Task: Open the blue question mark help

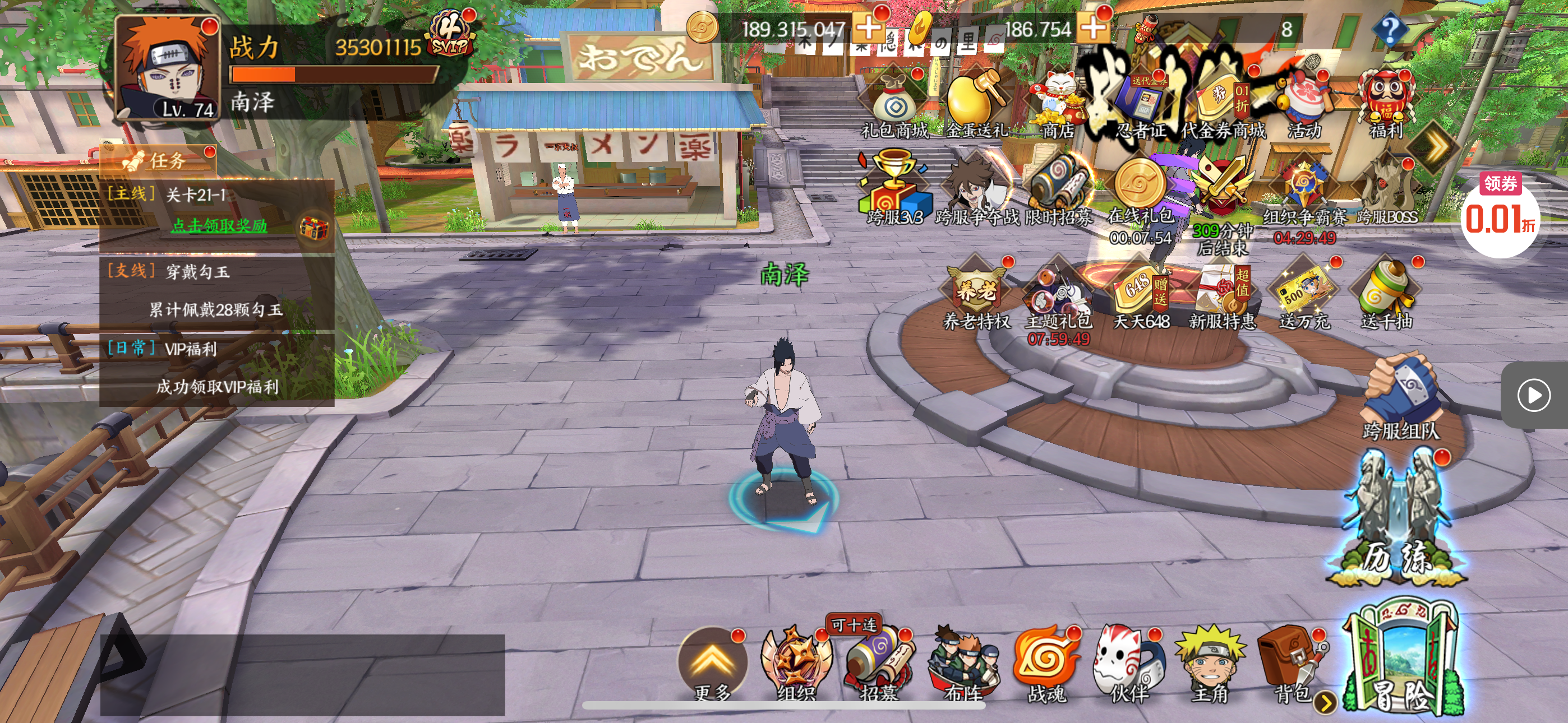Action: [1390, 29]
